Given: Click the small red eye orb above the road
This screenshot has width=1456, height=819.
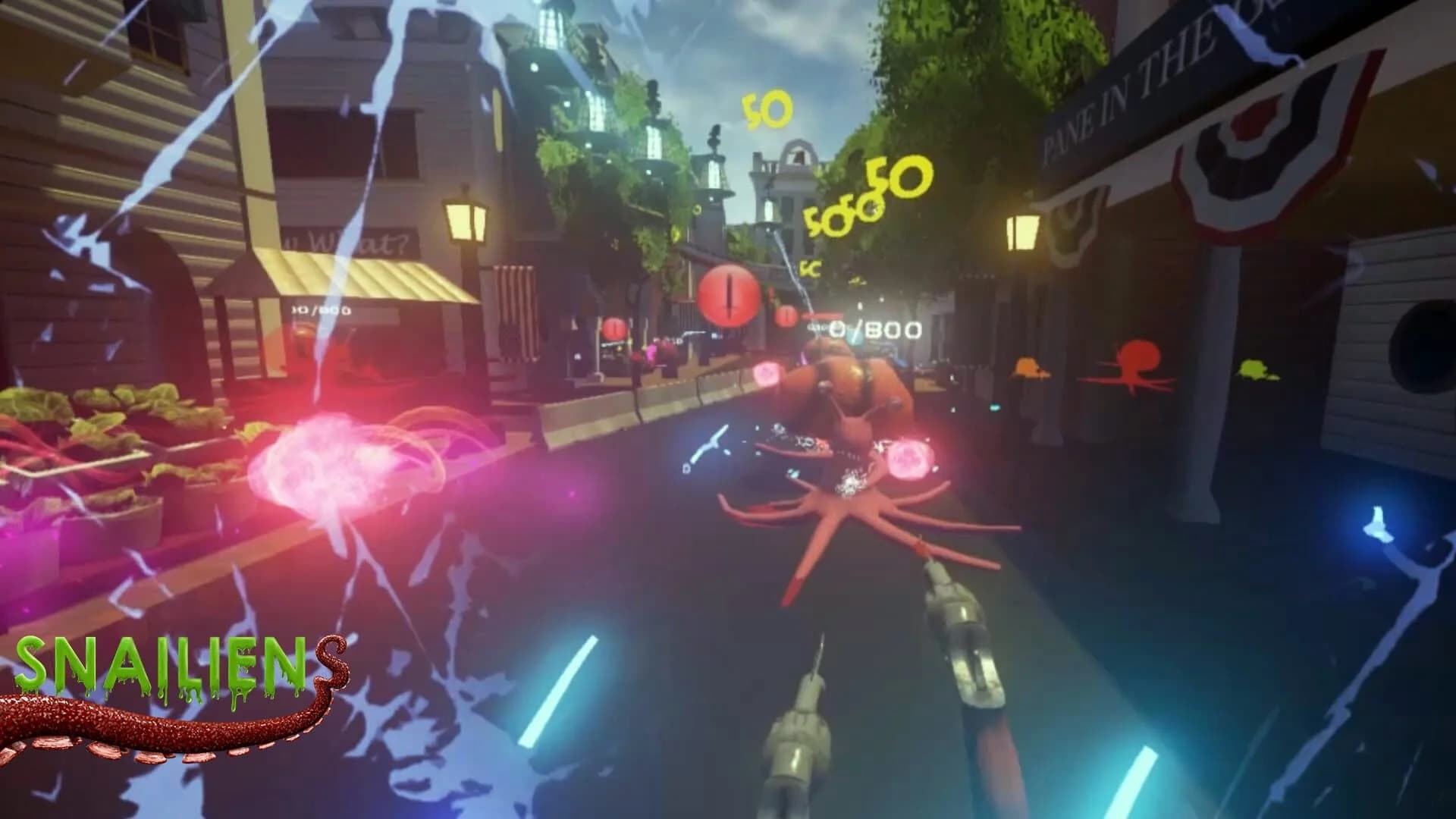Looking at the screenshot, I should (x=786, y=318).
